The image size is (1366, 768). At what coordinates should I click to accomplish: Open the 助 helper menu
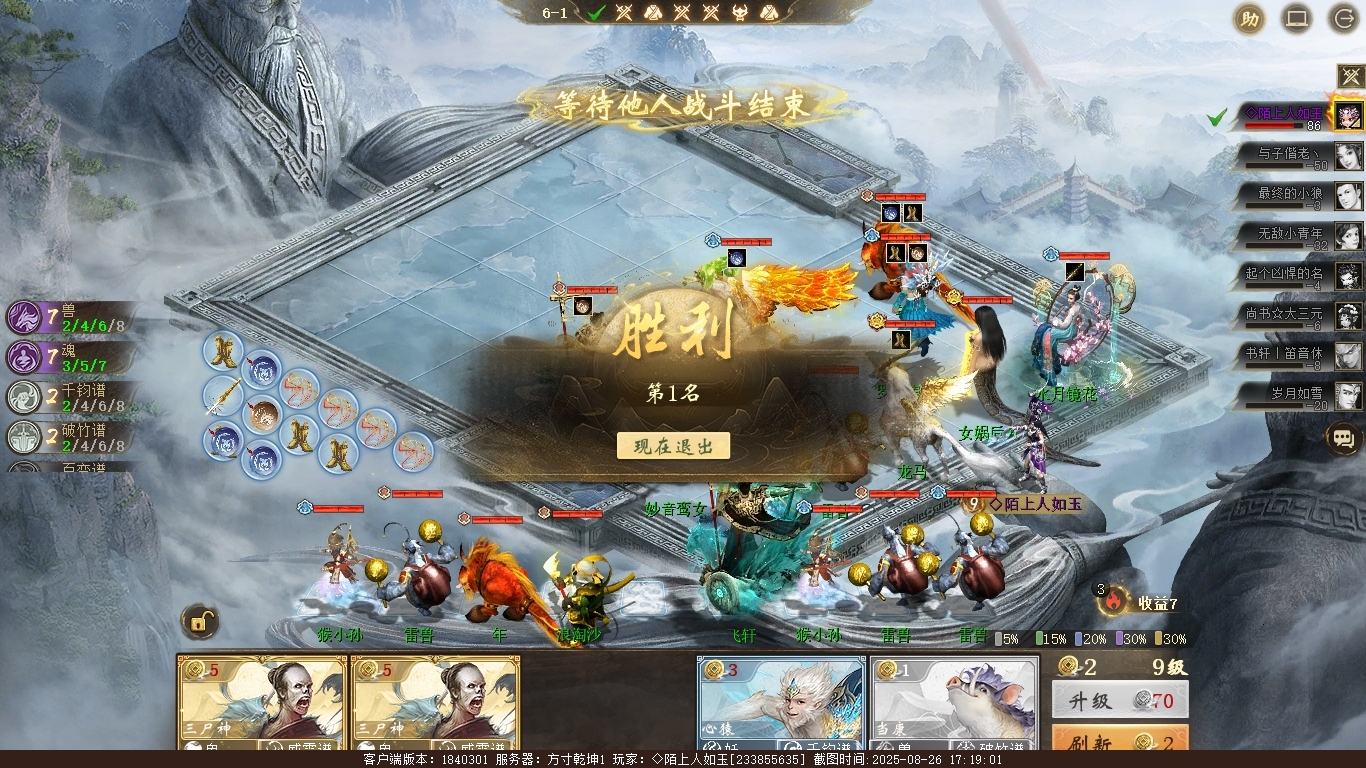[x=1248, y=19]
